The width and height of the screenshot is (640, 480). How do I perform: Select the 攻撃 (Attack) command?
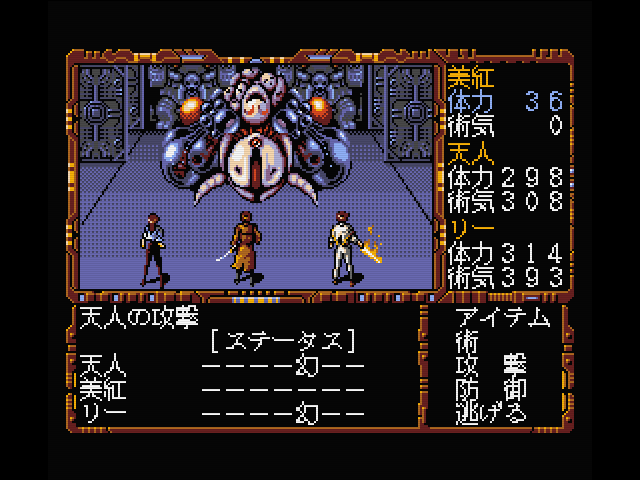(490, 363)
